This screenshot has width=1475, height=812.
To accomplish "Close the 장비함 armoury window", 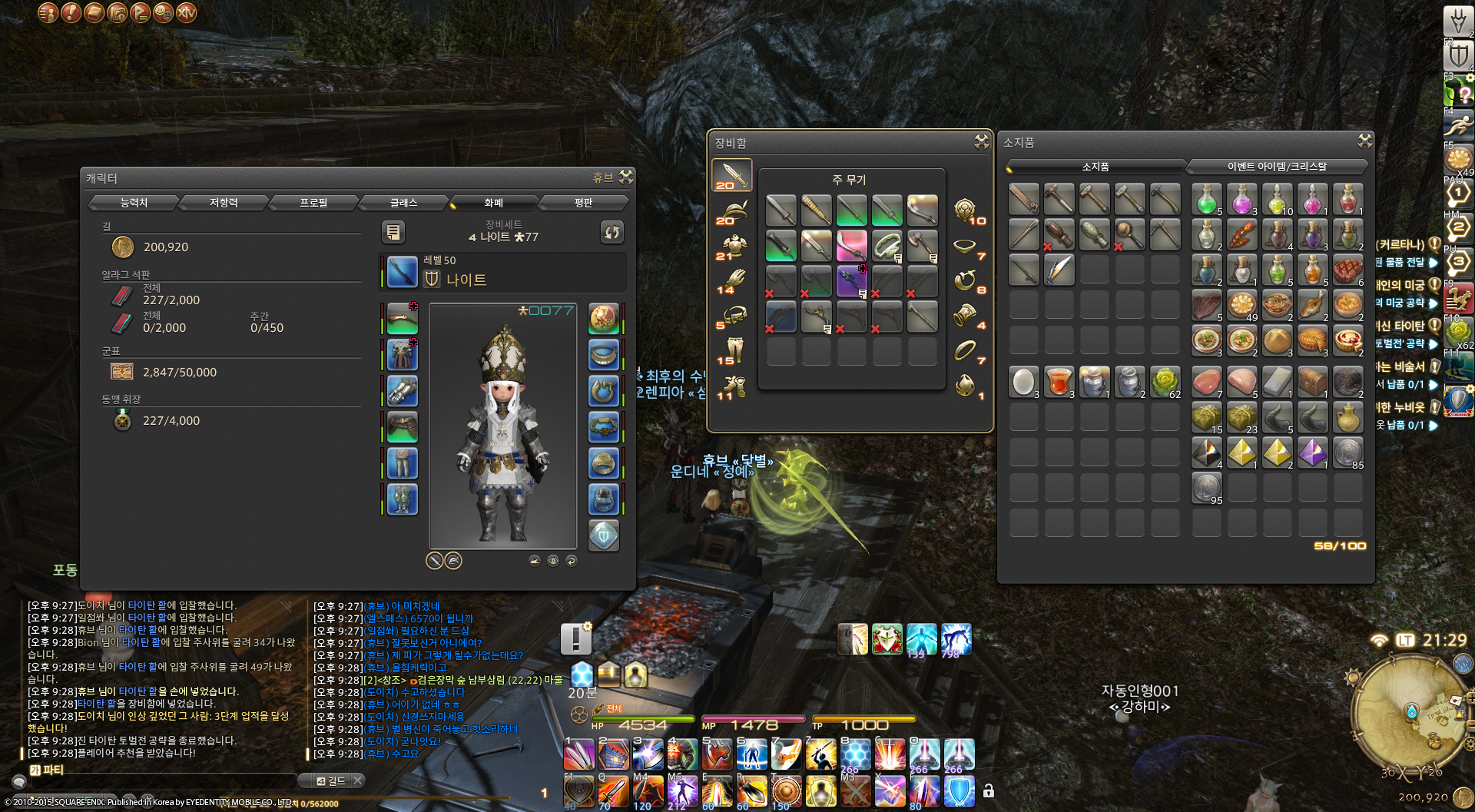I will click(x=982, y=141).
